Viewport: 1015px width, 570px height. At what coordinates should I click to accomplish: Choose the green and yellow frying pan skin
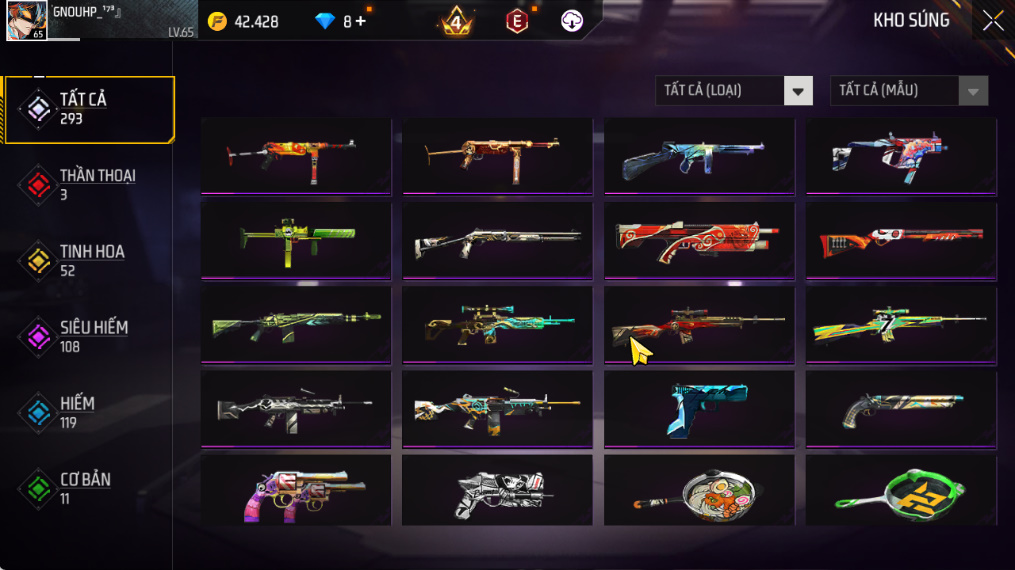(901, 491)
